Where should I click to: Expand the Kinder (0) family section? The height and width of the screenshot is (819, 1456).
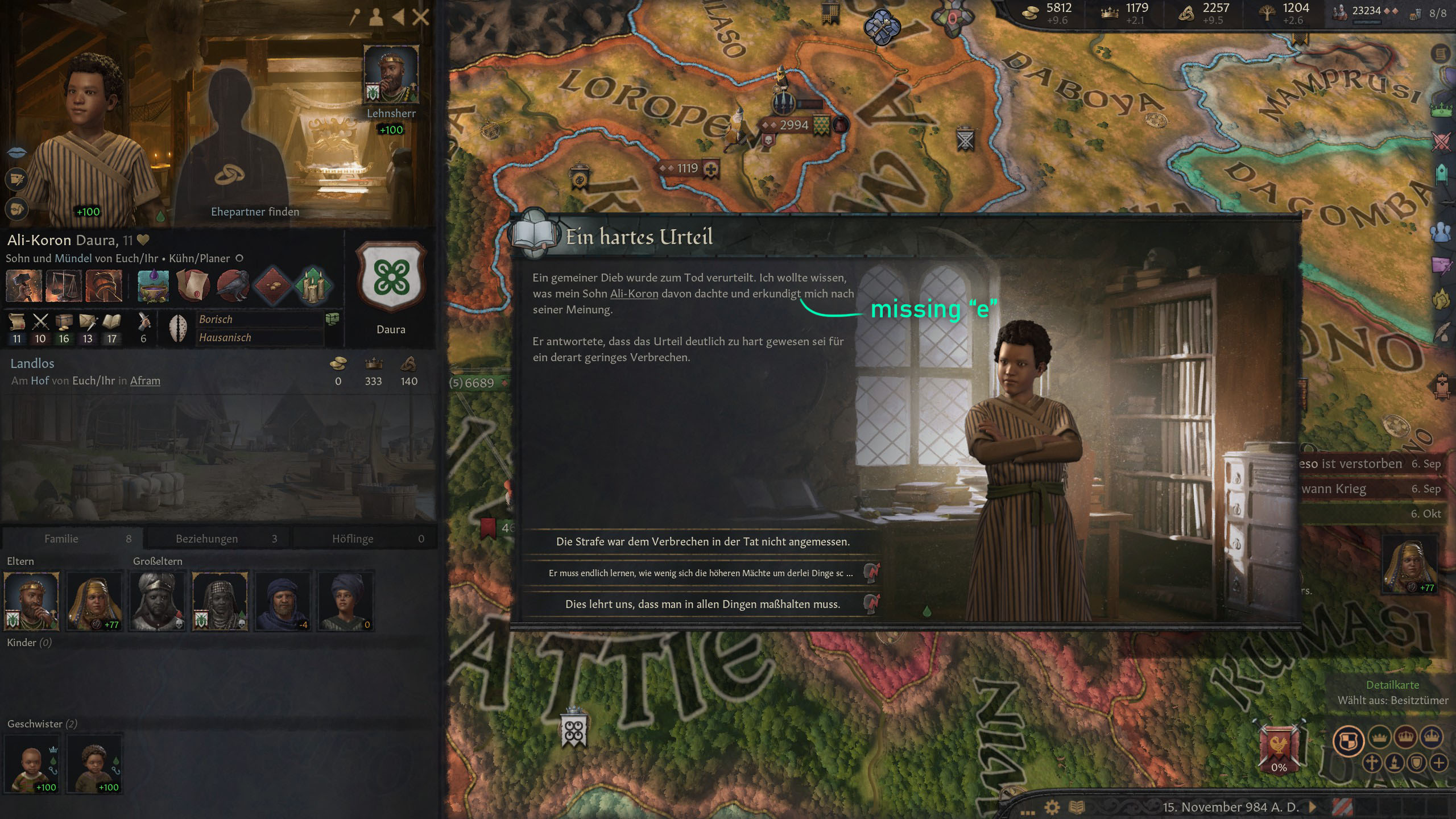click(x=28, y=643)
